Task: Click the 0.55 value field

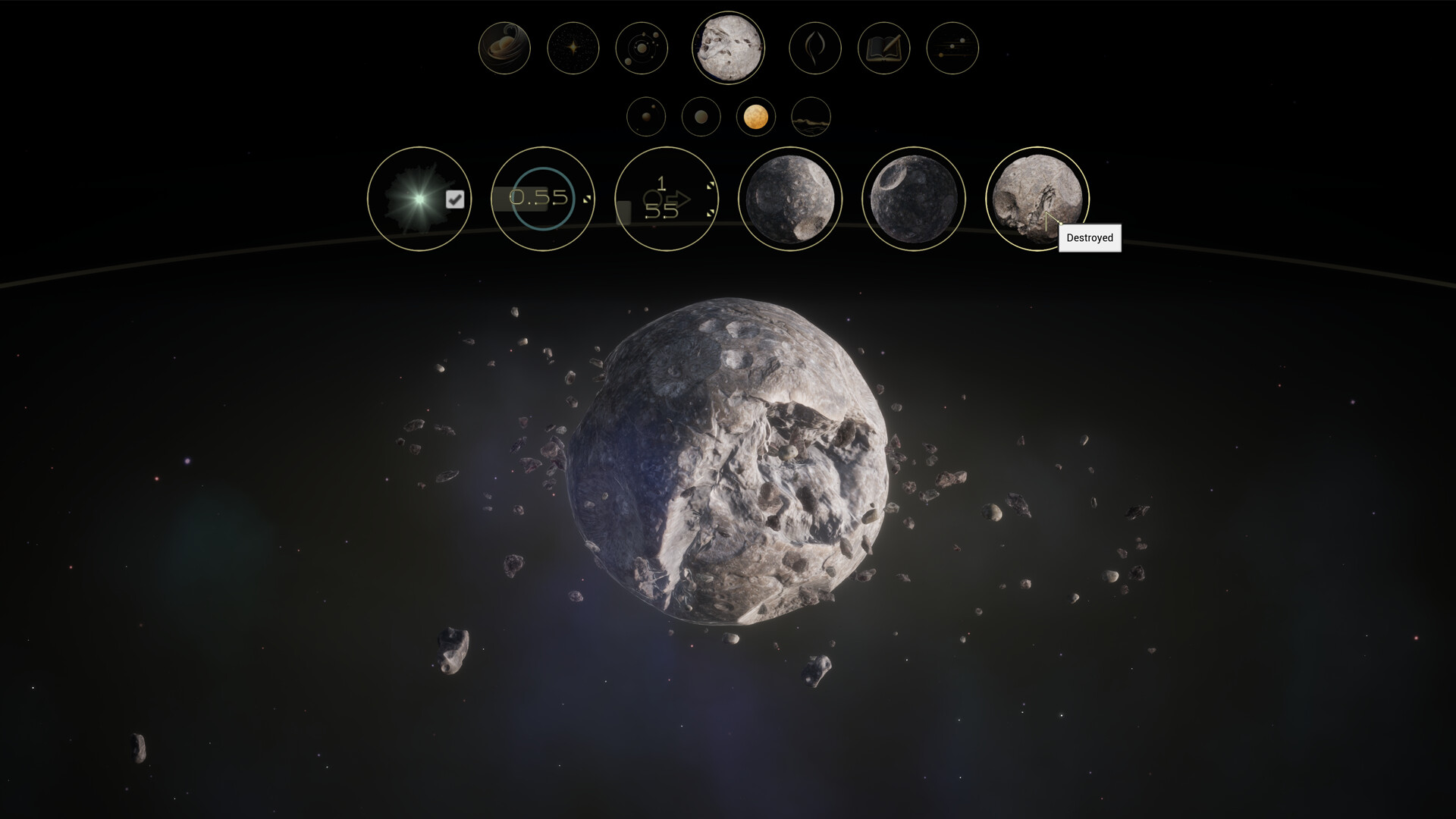Action: coord(538,198)
